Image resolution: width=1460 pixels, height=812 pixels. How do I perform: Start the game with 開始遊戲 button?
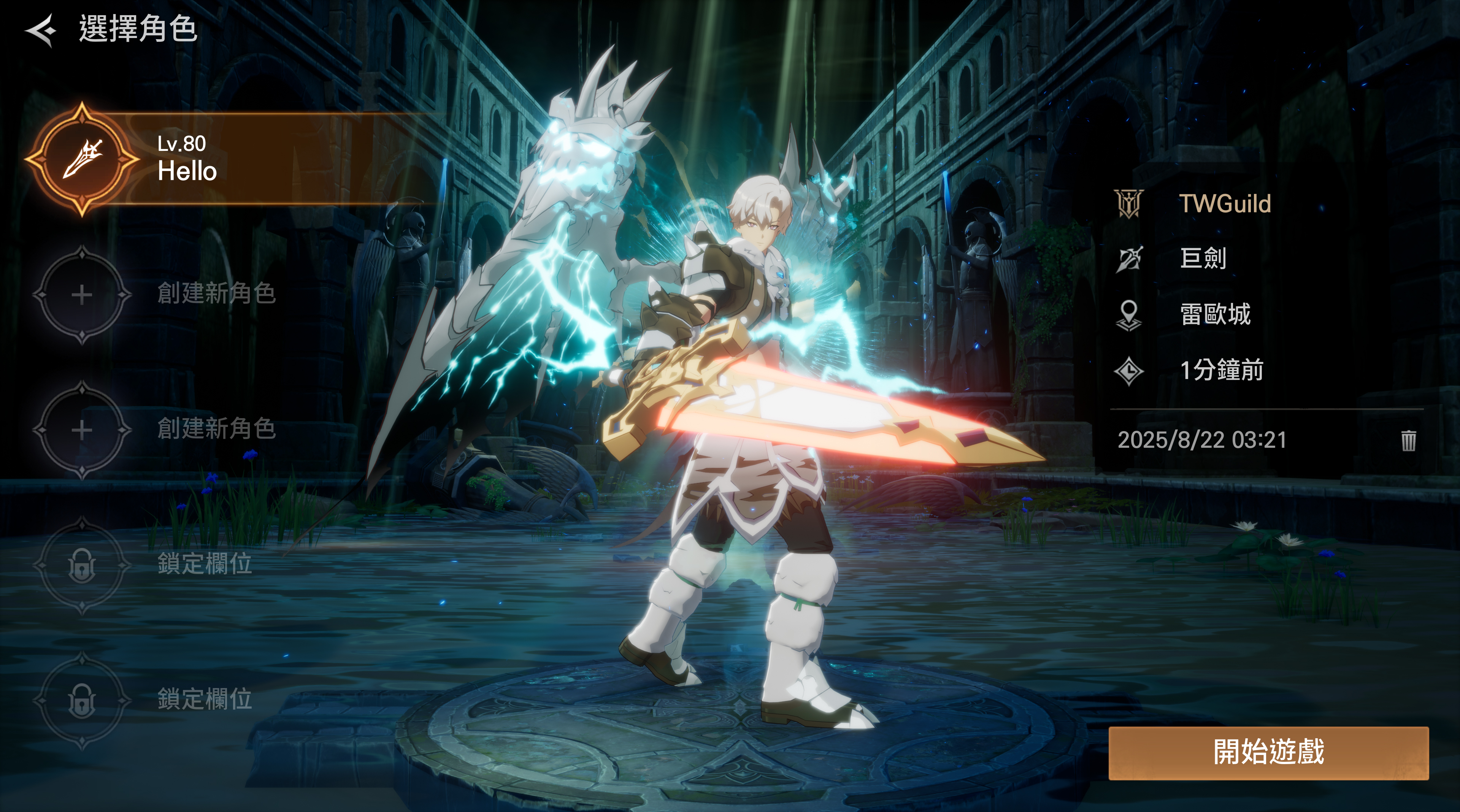(x=1268, y=752)
